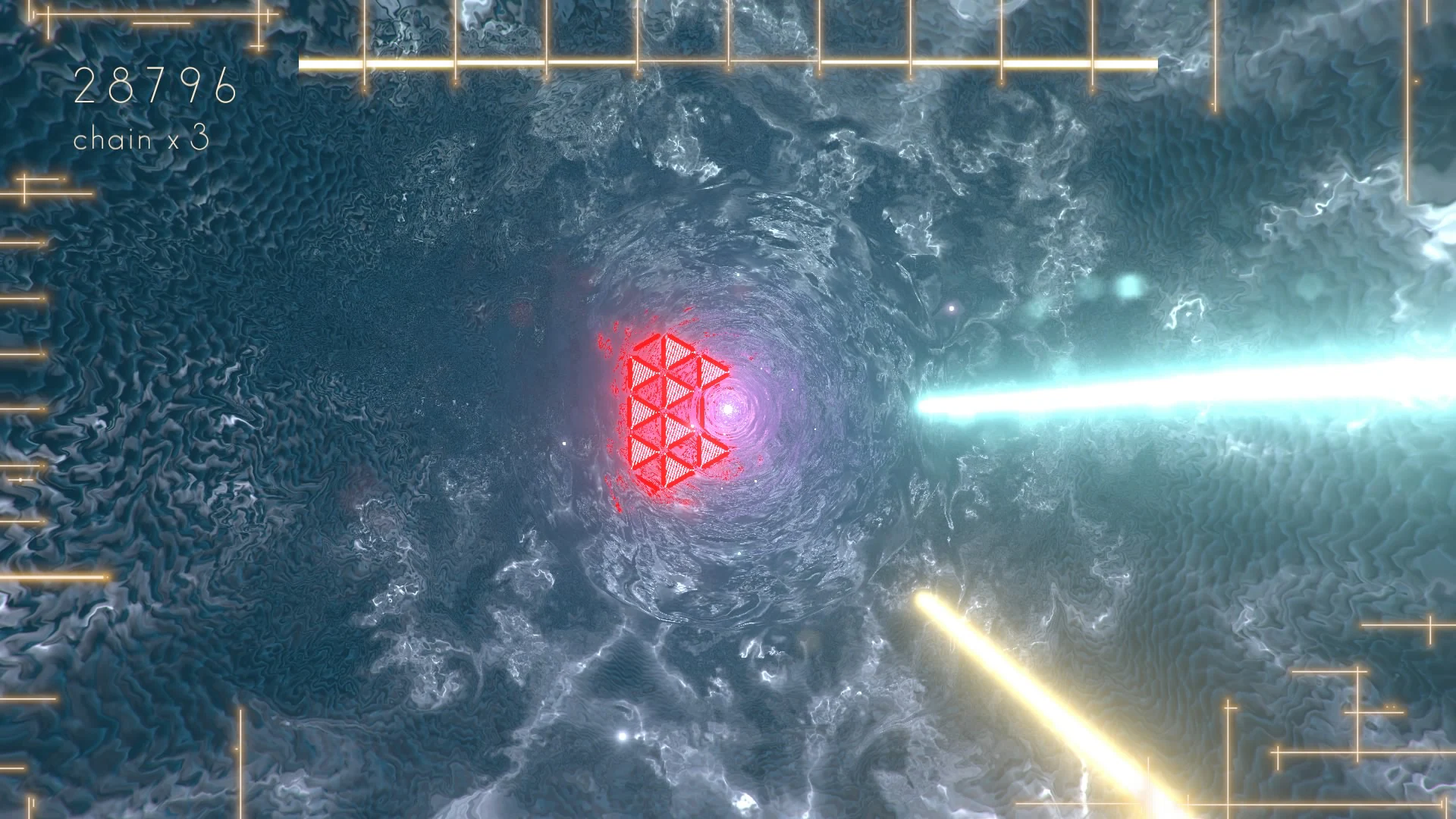
Task: Click the score display showing 28796
Action: pyautogui.click(x=155, y=86)
